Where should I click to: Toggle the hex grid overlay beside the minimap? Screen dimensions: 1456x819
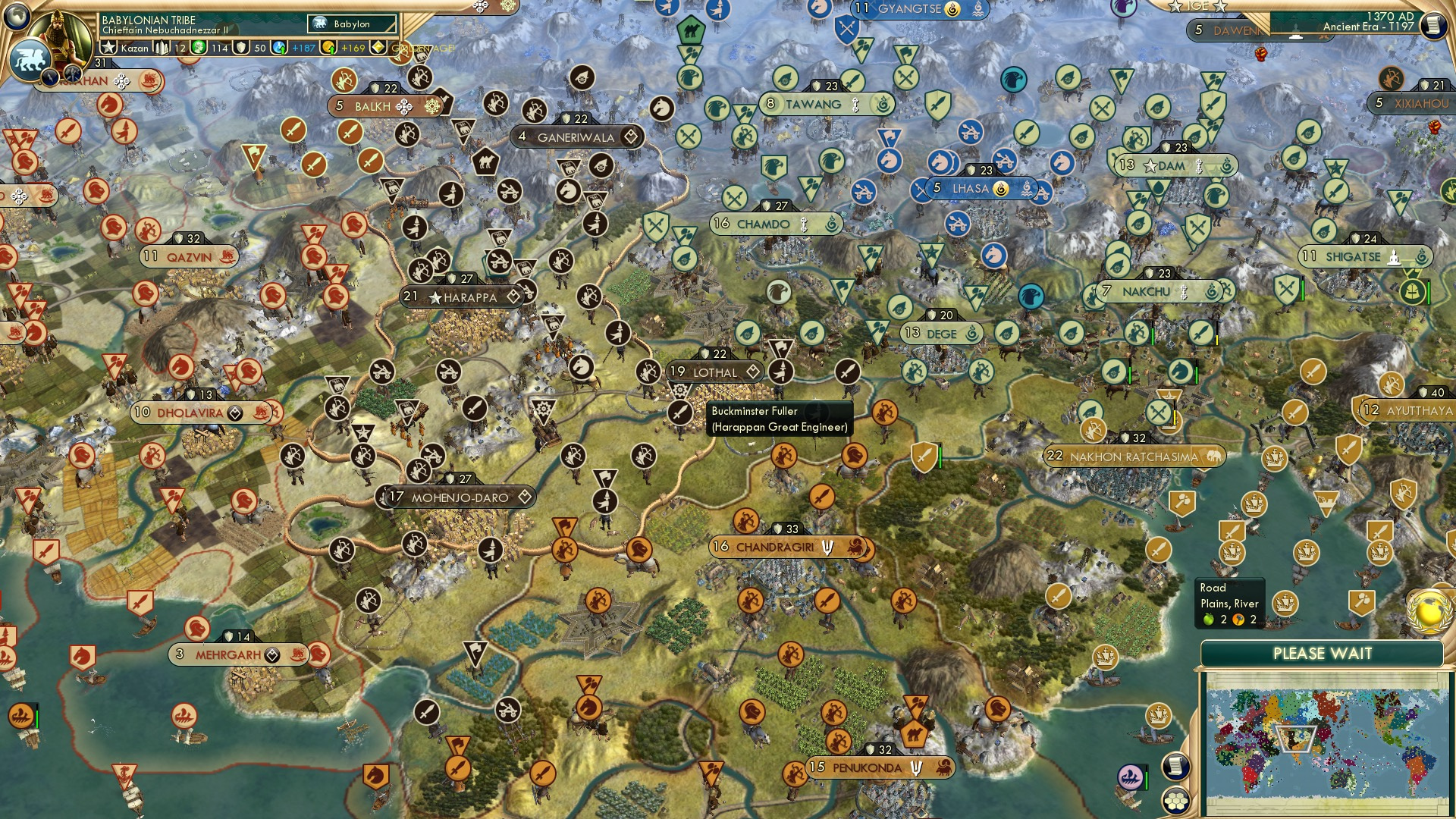pos(1175,802)
